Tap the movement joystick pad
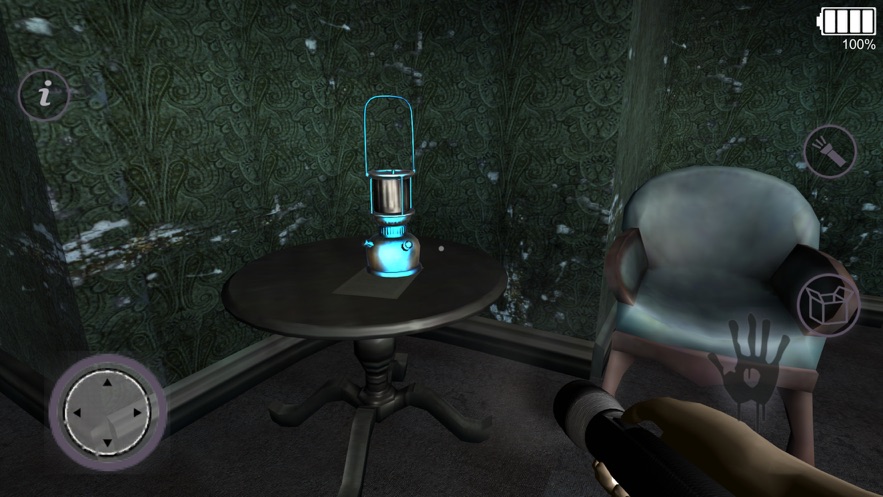883x497 pixels. [106, 411]
